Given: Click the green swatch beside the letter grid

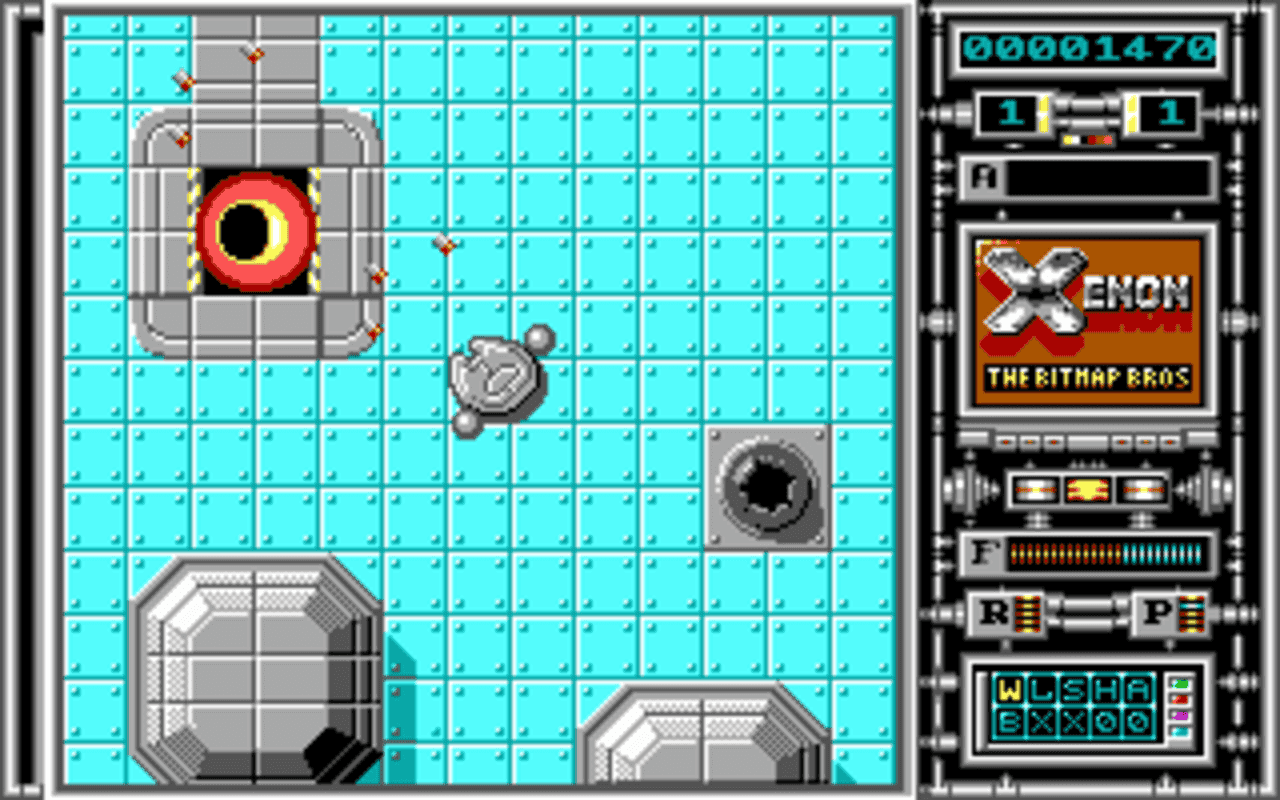Looking at the screenshot, I should (1179, 683).
